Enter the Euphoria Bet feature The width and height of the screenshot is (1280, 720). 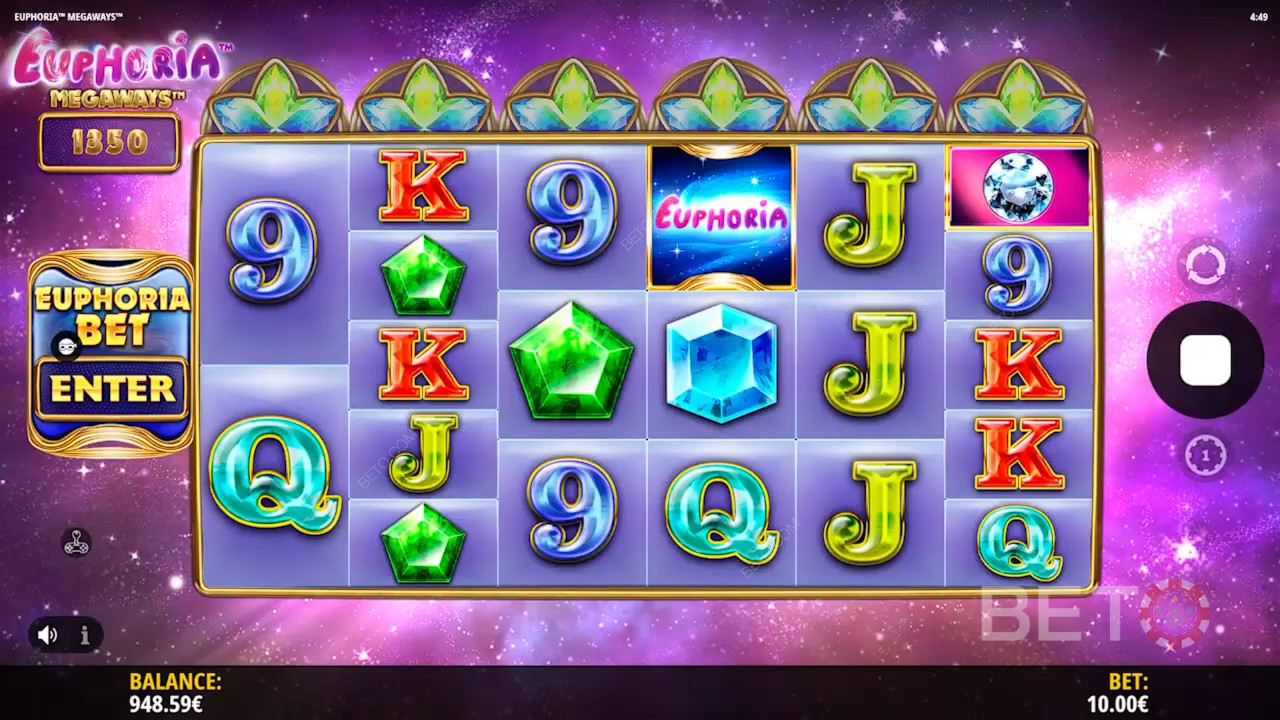(111, 388)
